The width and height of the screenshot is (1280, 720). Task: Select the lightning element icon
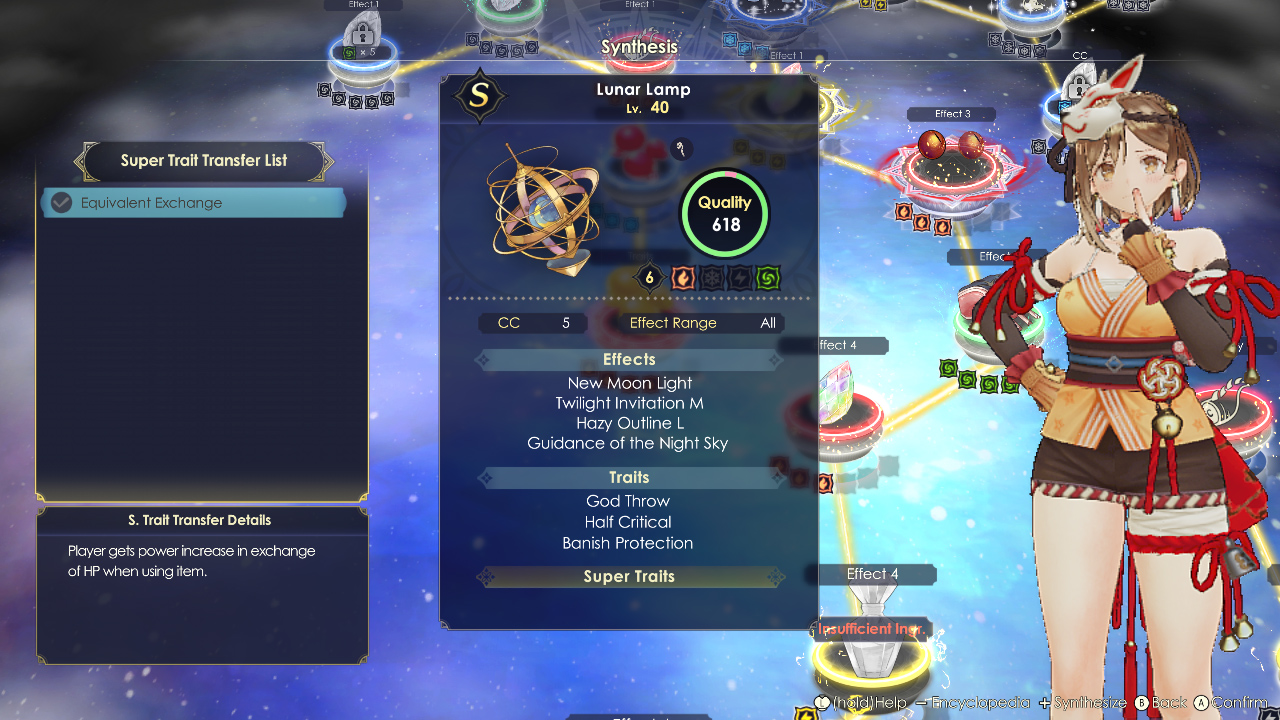739,277
